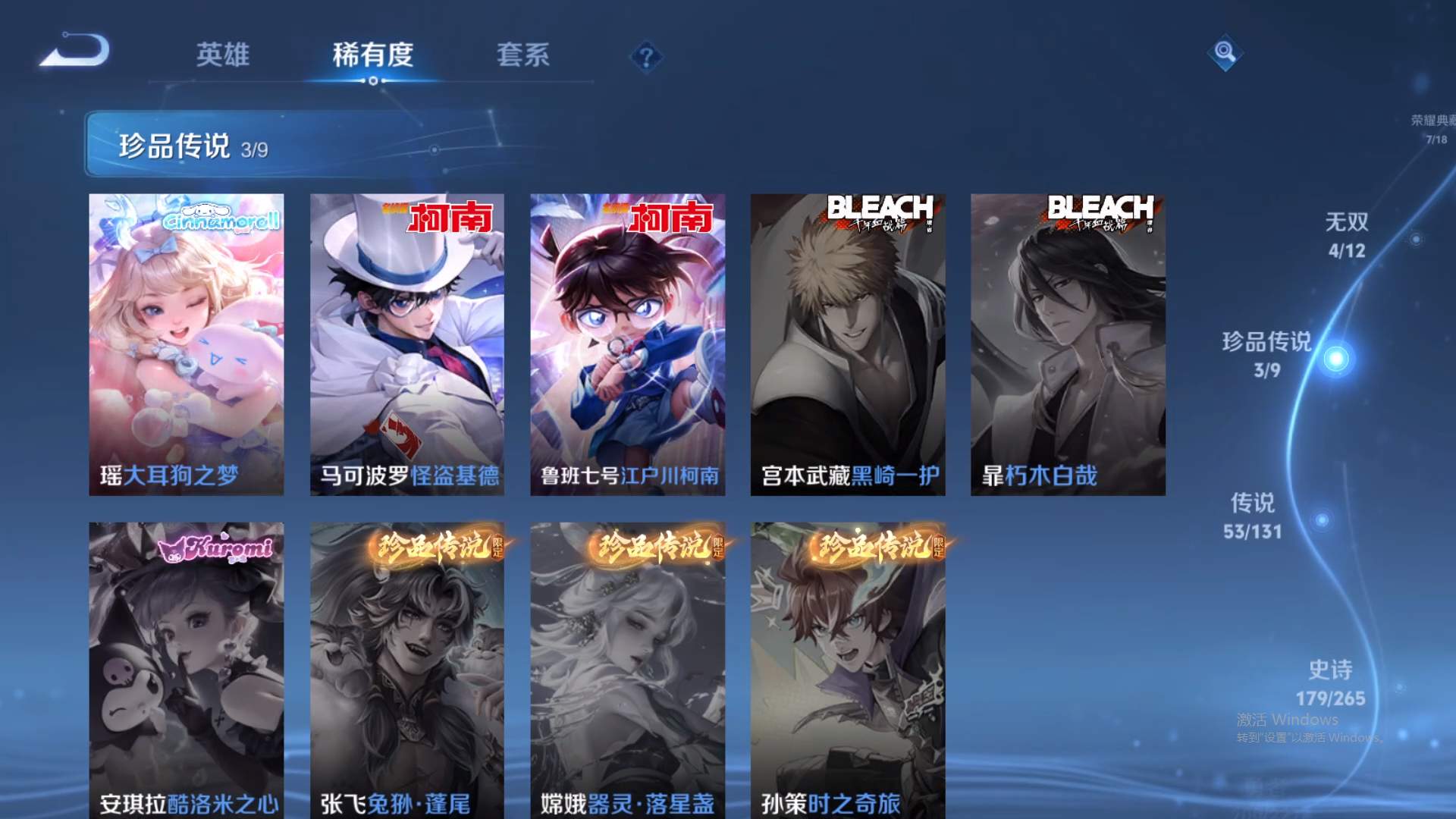1456x819 pixels.
Task: Open the 马可波罗 怪盗基德 Conan skin
Action: click(x=407, y=341)
